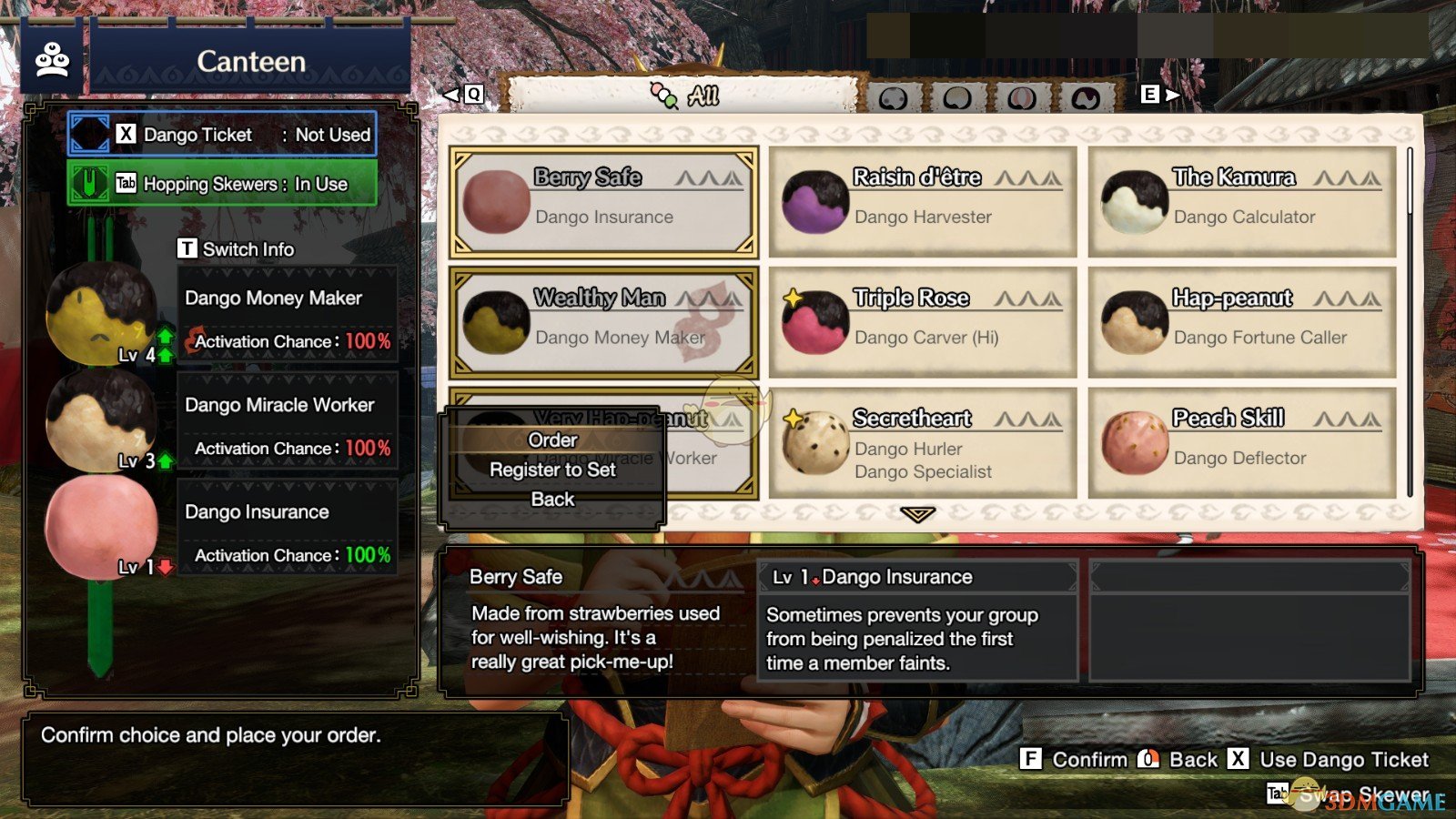The width and height of the screenshot is (1456, 819).
Task: Toggle Hopping Skewers off
Action: (223, 183)
